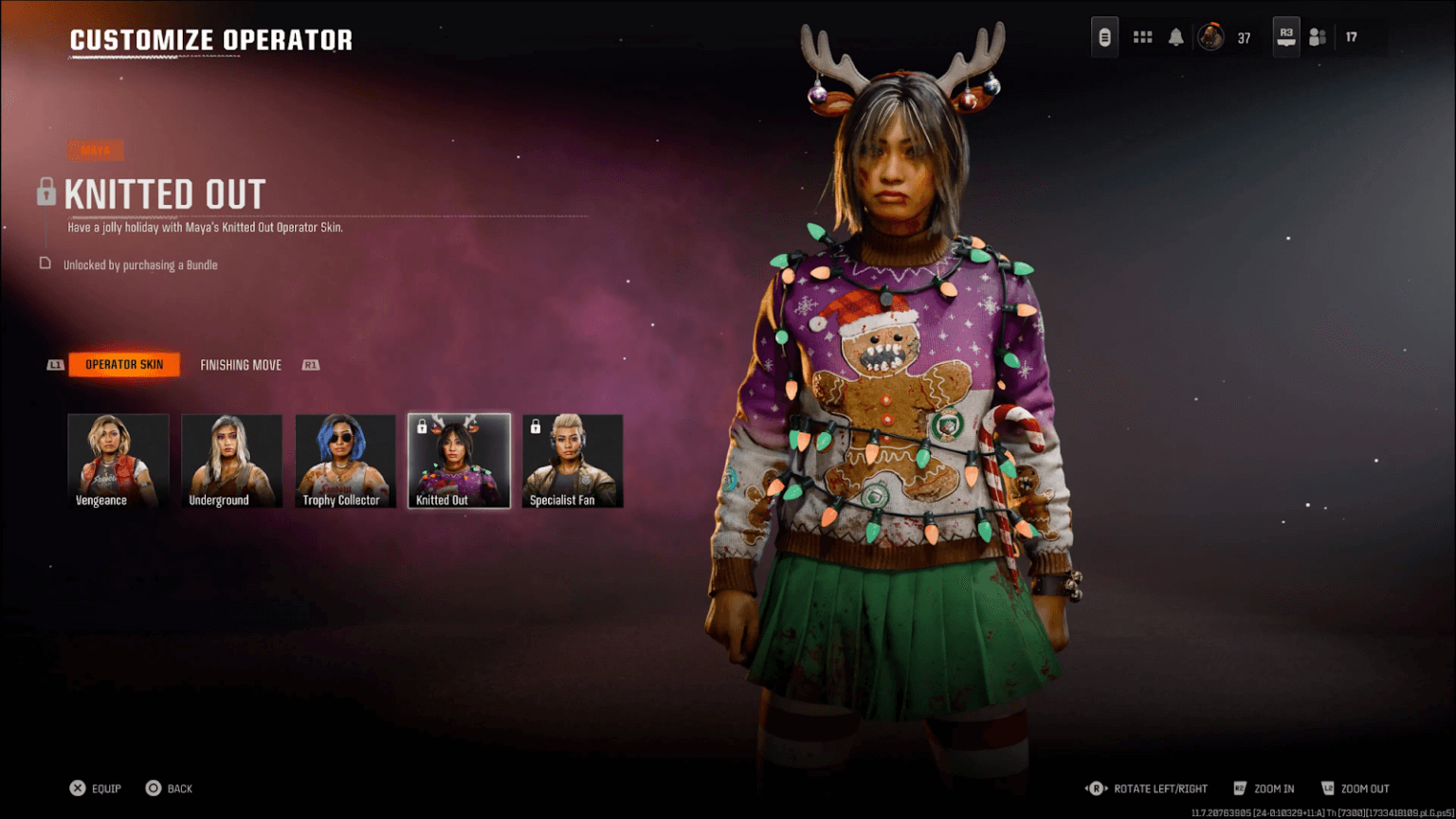This screenshot has height=819, width=1456.
Task: Switch to the Operator Skin tab
Action: [123, 364]
